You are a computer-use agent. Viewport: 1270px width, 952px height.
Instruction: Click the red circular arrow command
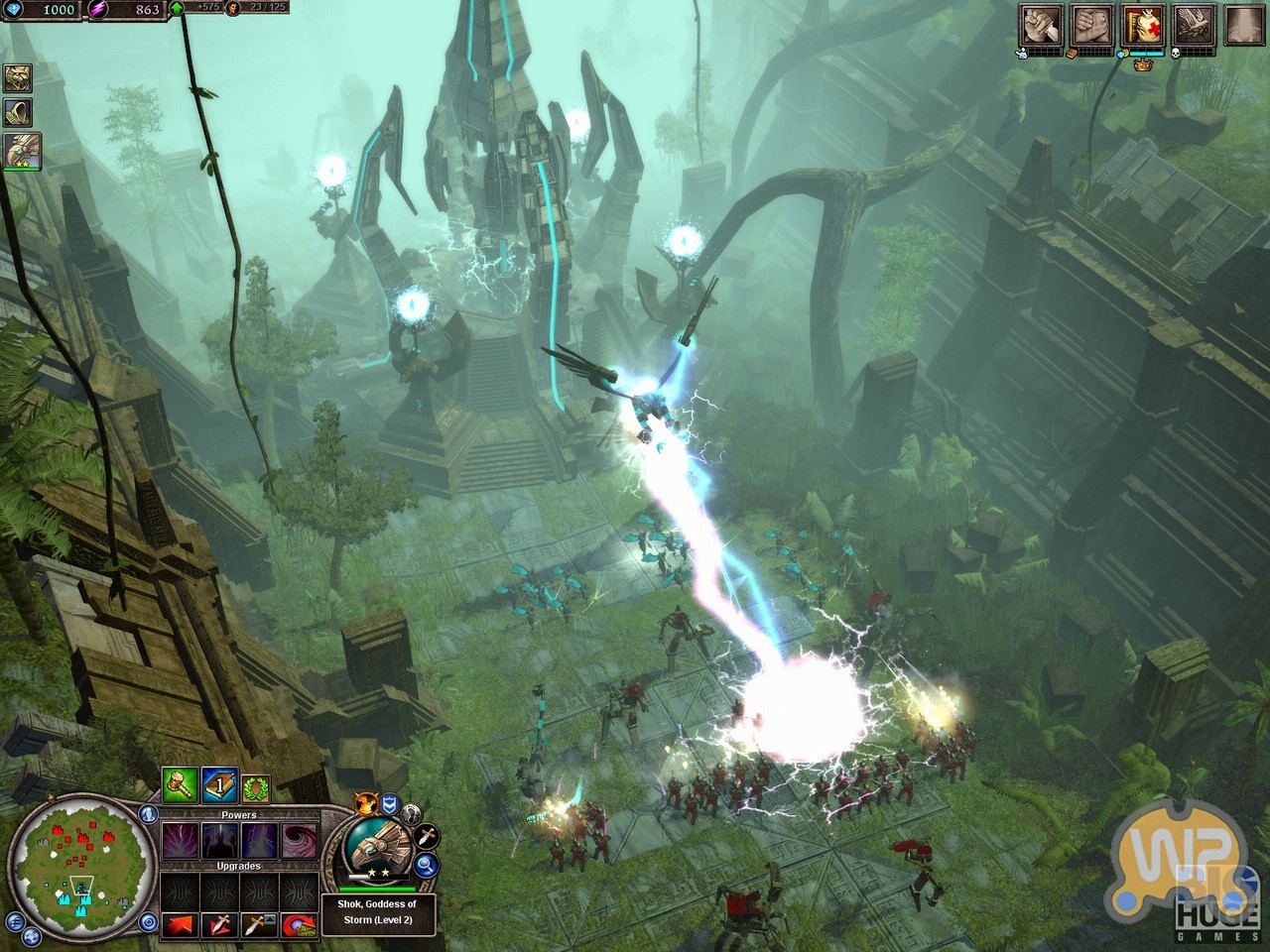pos(298,925)
